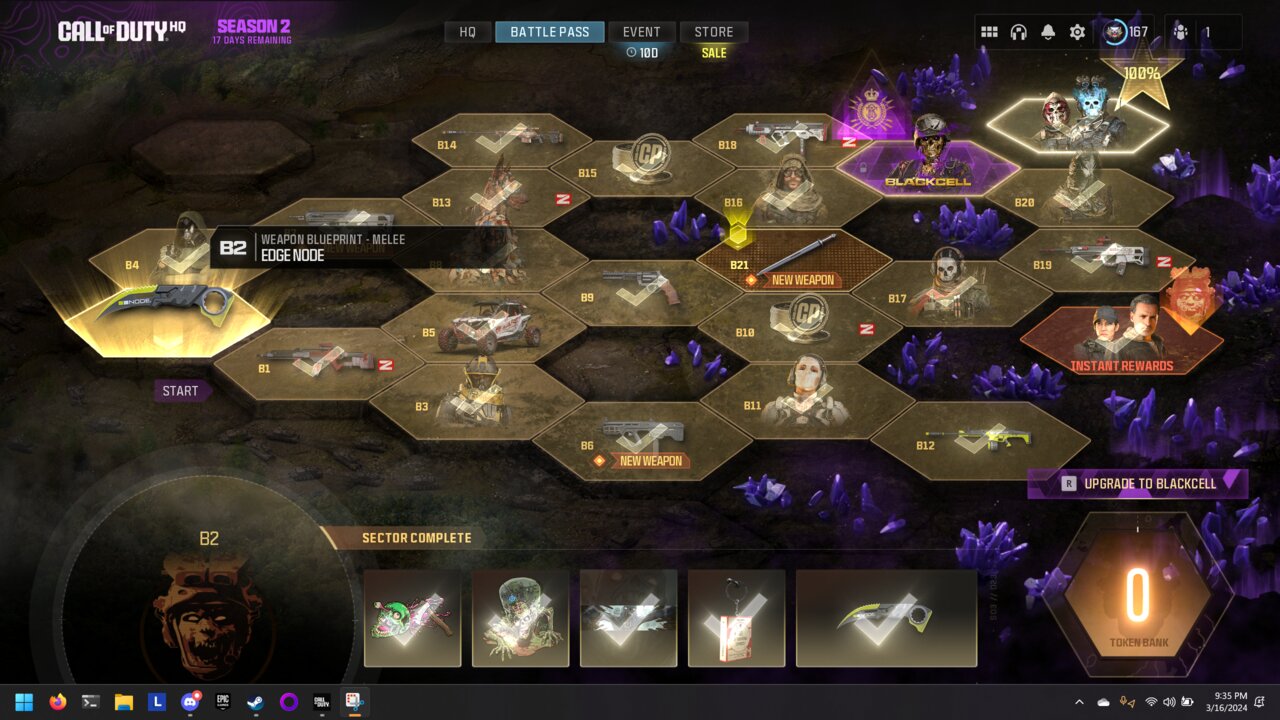
Task: Select the B5 vehicle skin sector
Action: pyautogui.click(x=486, y=328)
